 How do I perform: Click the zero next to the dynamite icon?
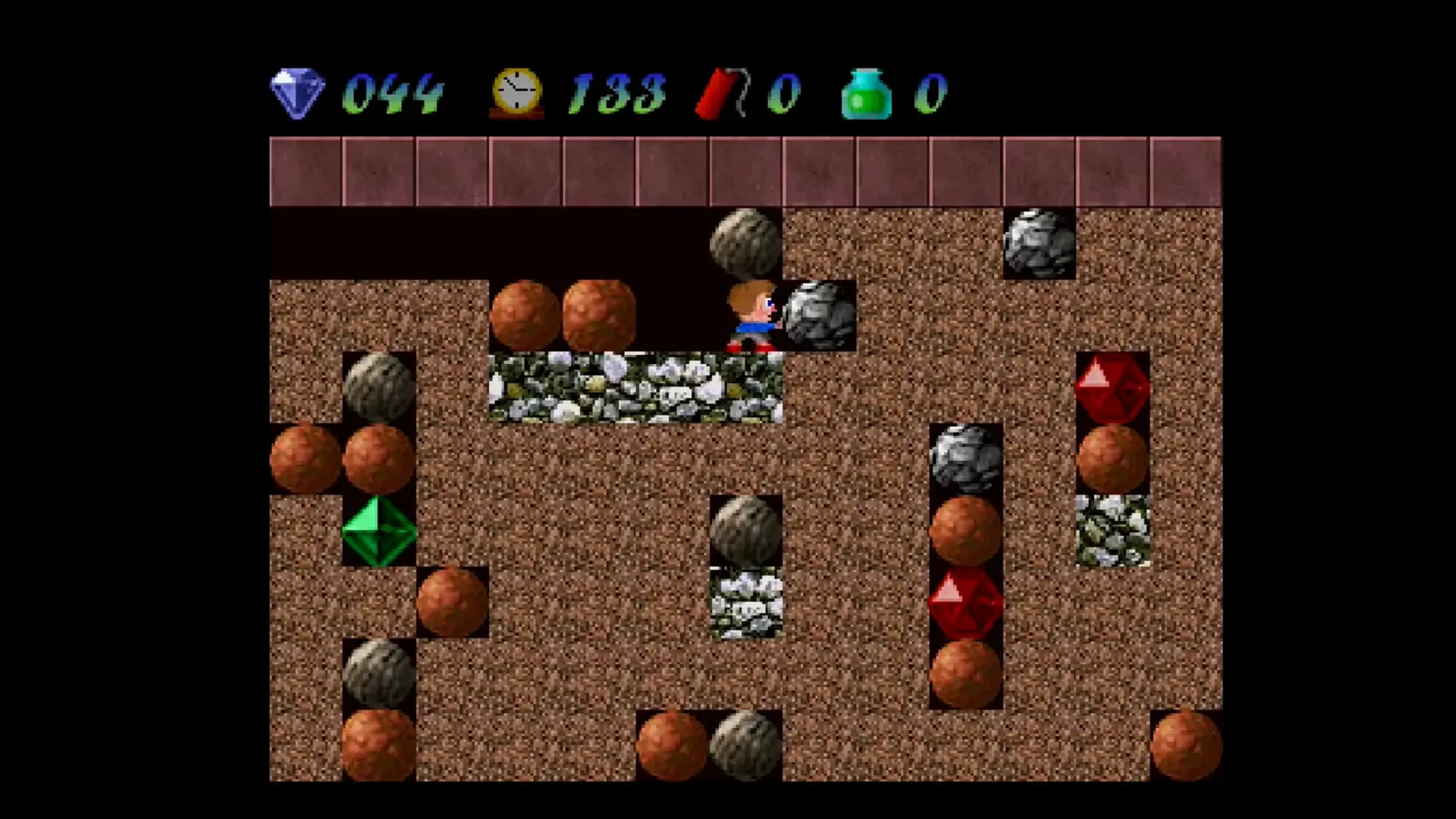(x=785, y=93)
